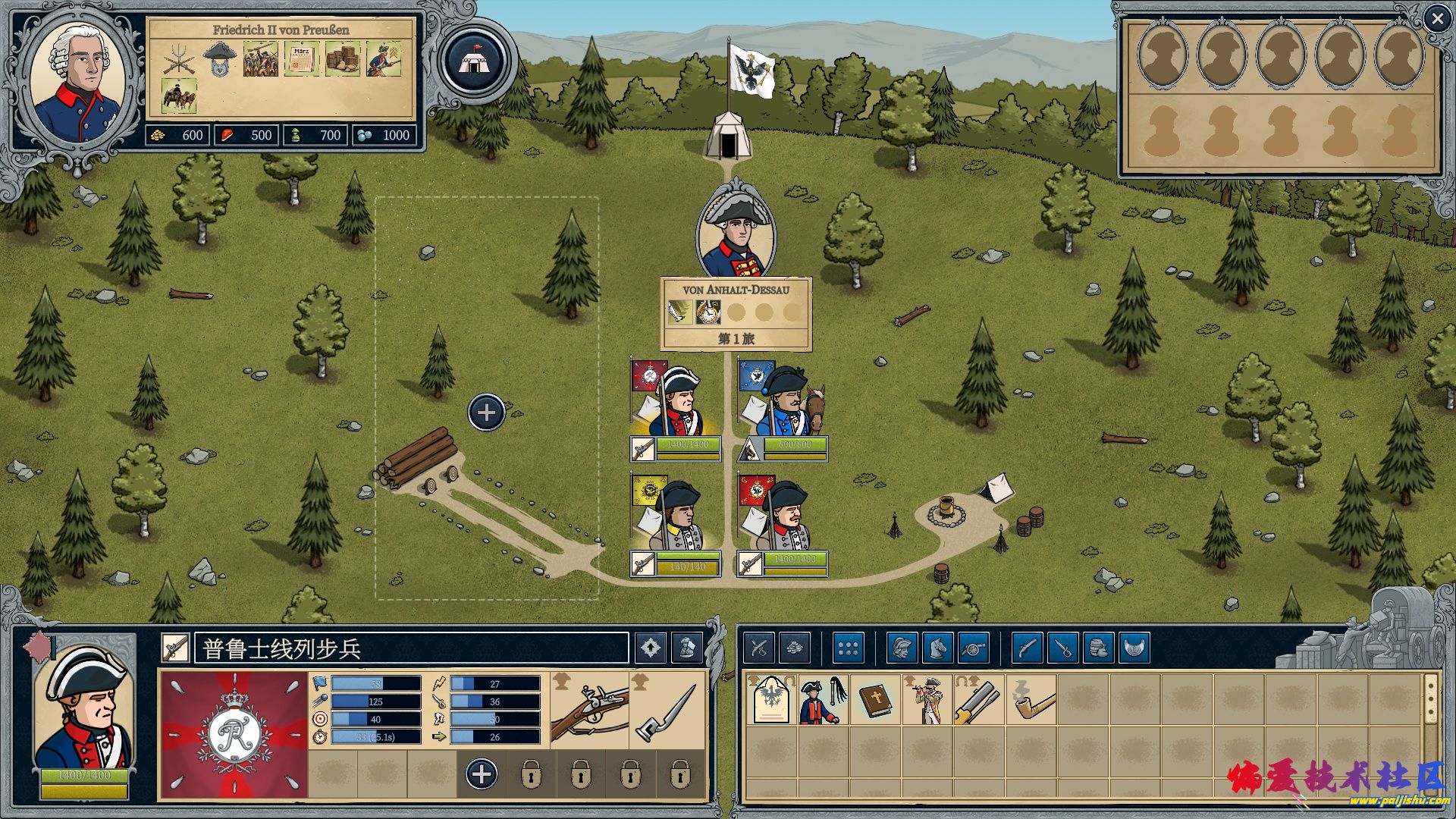The width and height of the screenshot is (1456, 819).
Task: Select the eagle banner item
Action: coord(770,699)
